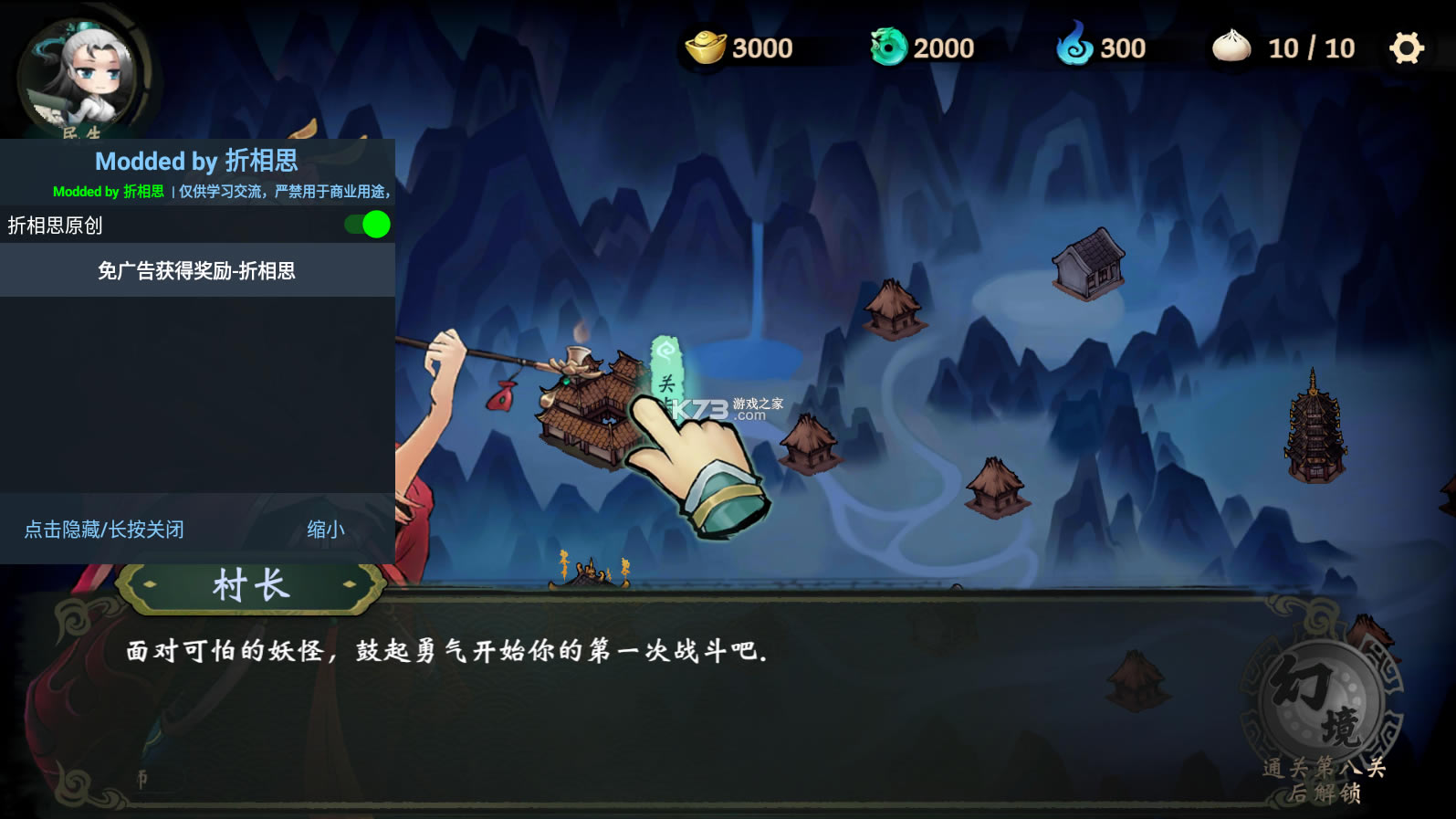Activate 免广告获得奖励 mod option
Viewport: 1456px width, 819px height.
197,271
